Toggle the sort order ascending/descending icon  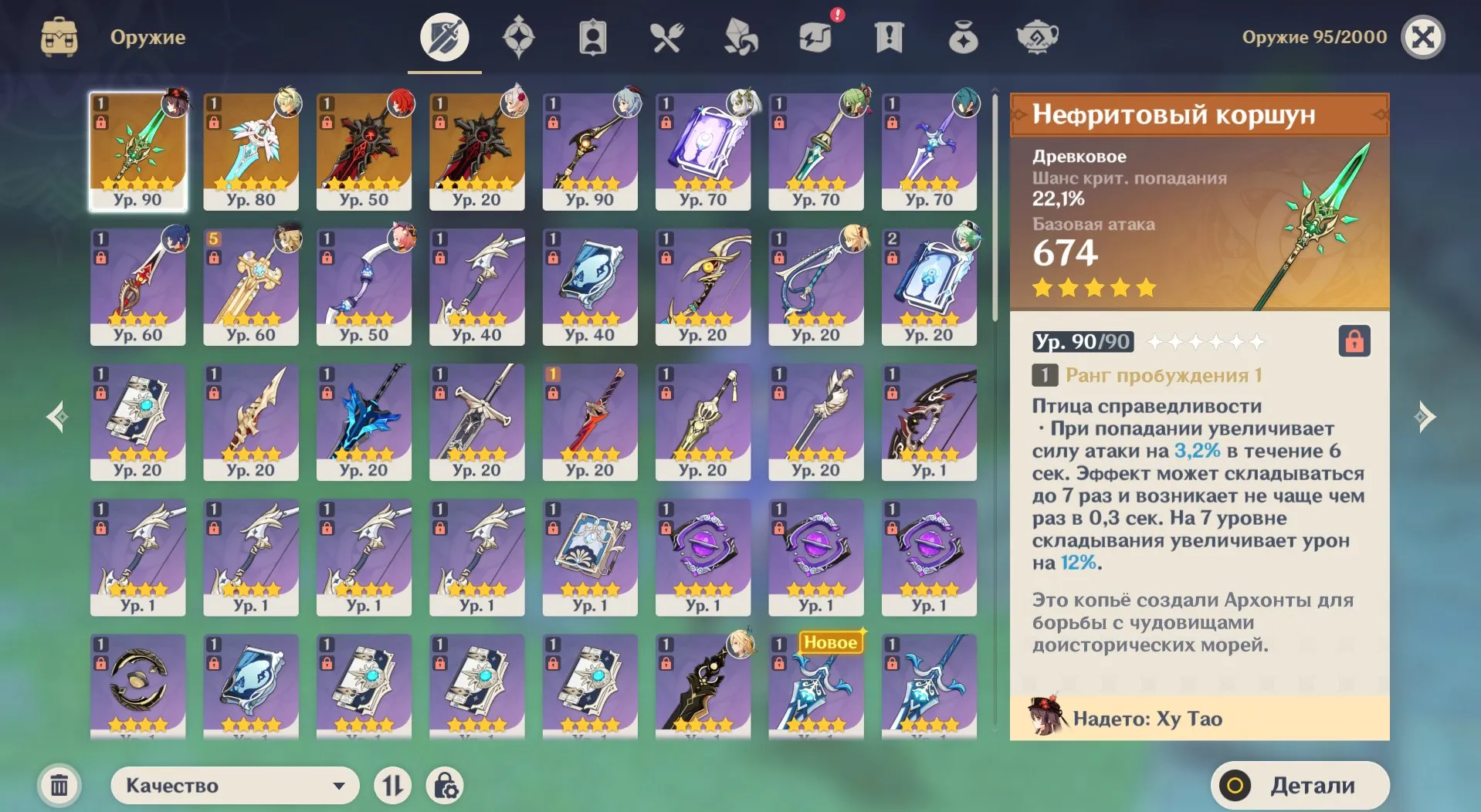(x=394, y=785)
